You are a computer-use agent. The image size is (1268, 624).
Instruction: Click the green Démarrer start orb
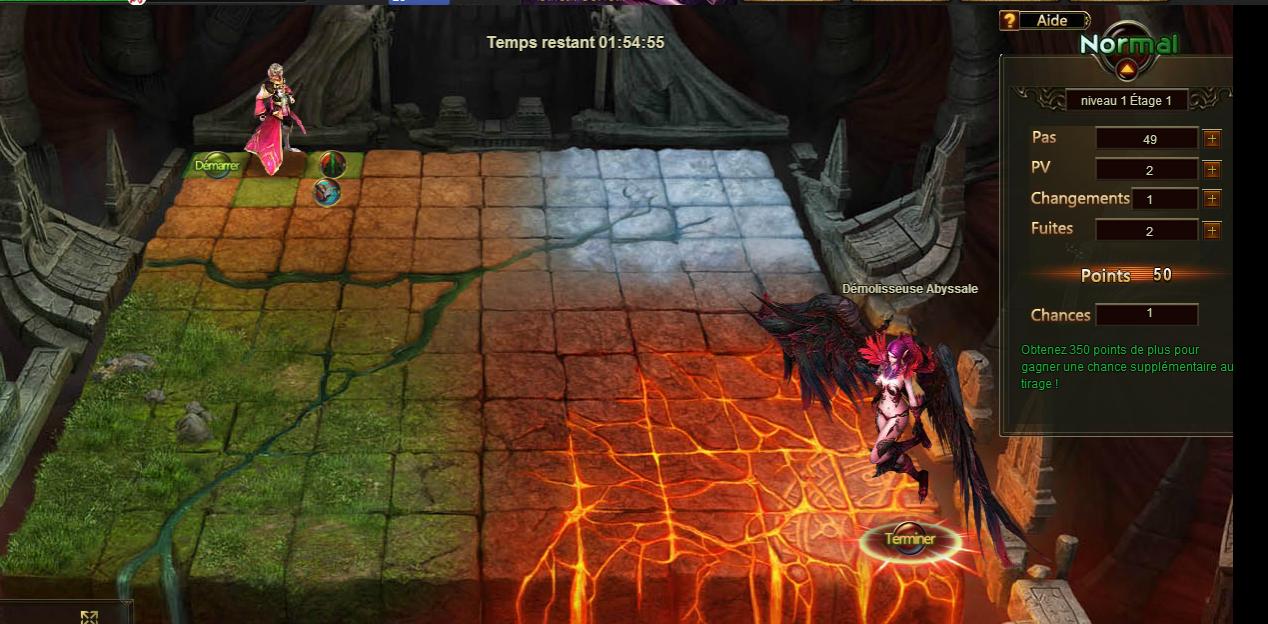[217, 165]
